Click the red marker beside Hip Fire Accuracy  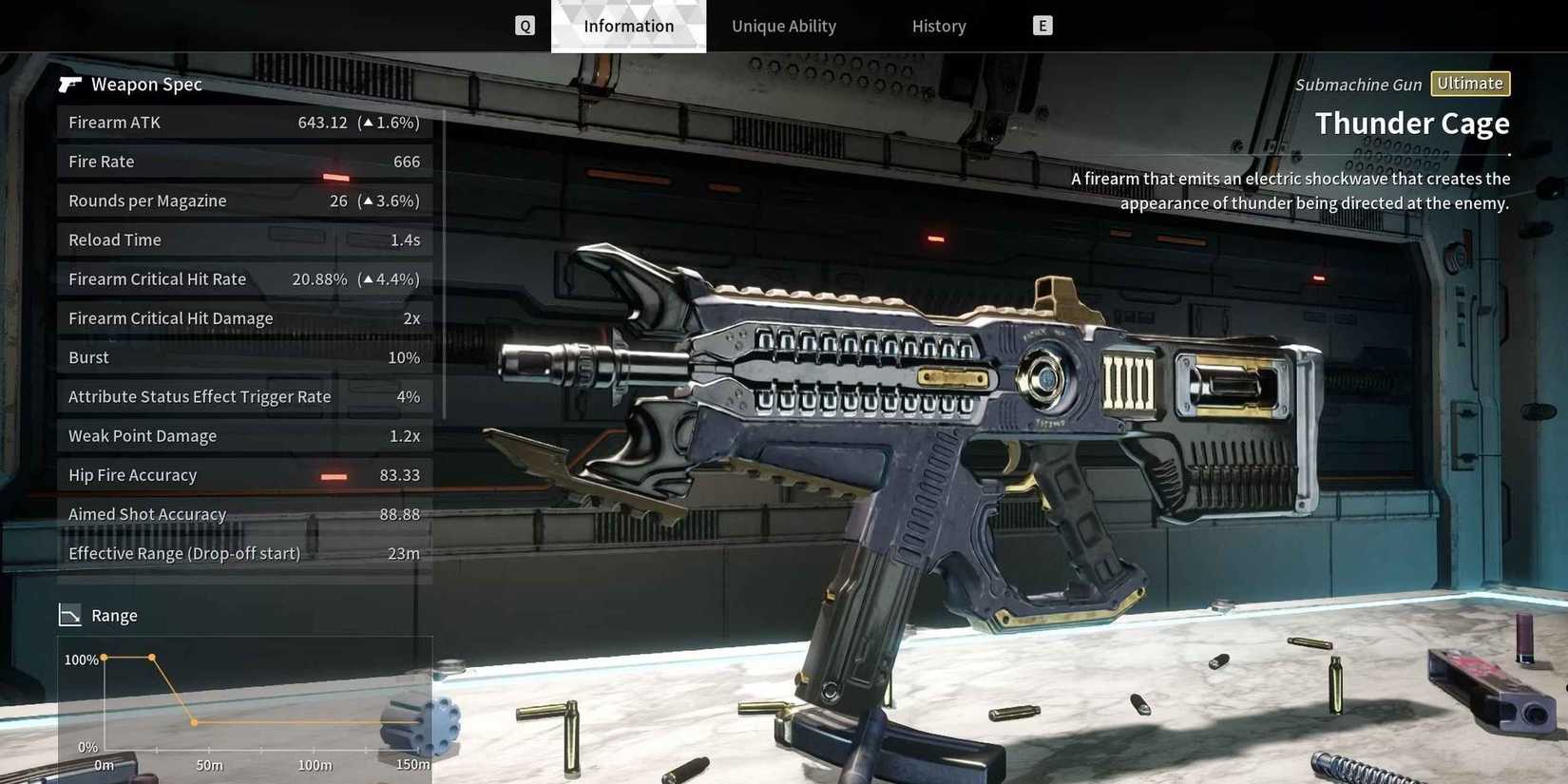click(335, 476)
